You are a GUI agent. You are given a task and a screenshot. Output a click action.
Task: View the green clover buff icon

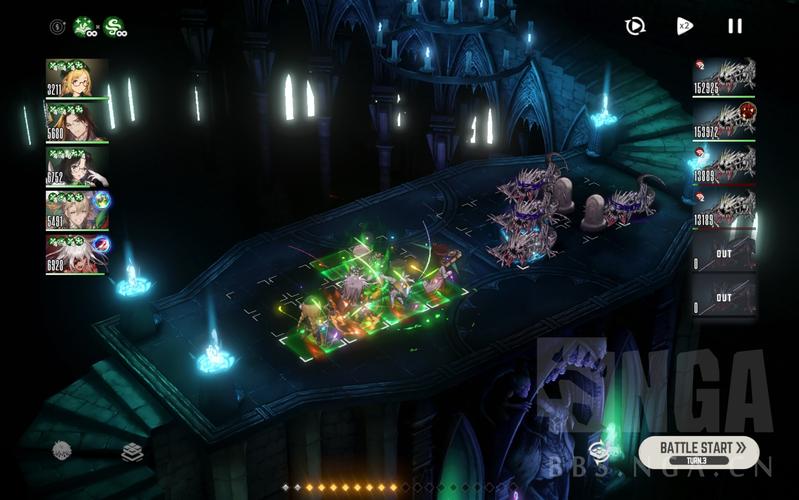85,27
